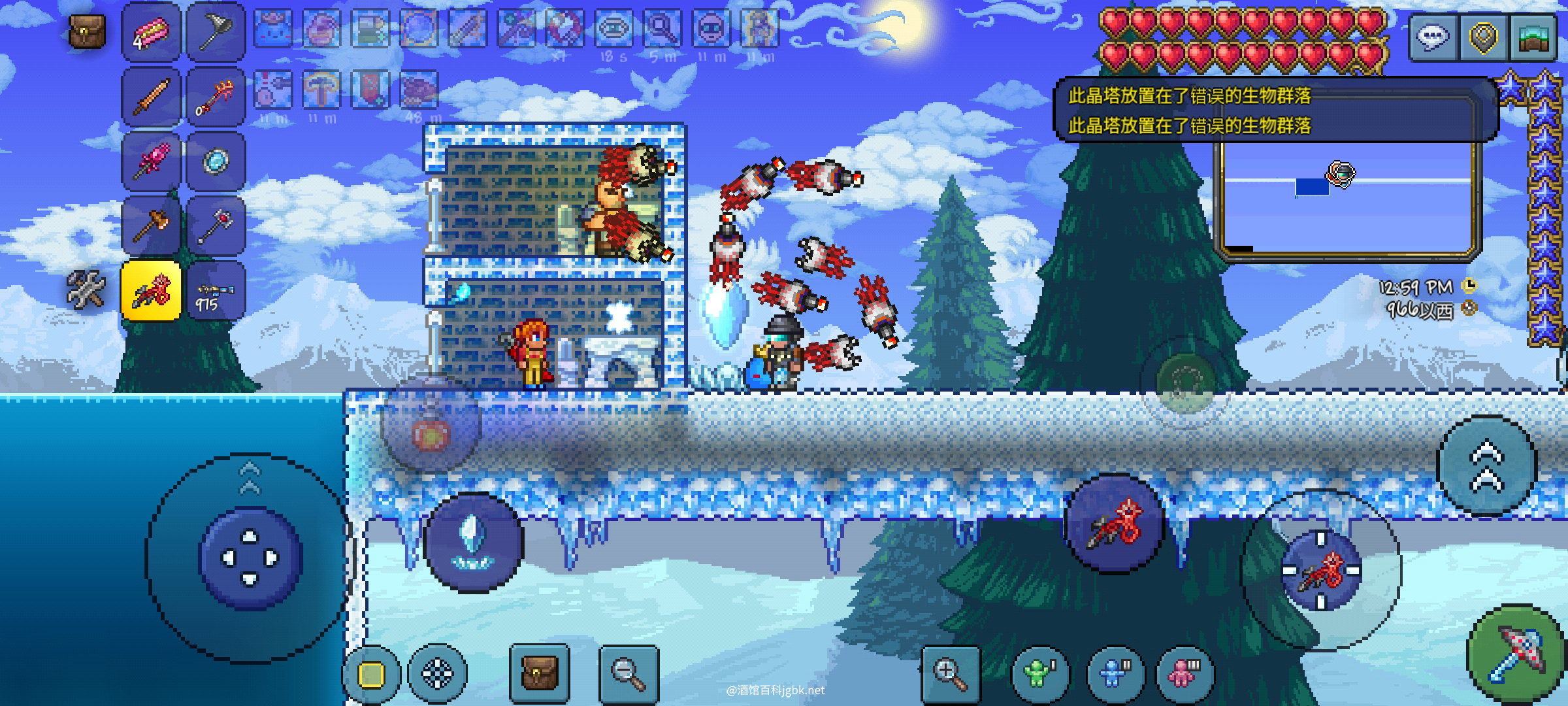The width and height of the screenshot is (1568, 706).
Task: Open the crossed wrench settings icon
Action: (87, 290)
